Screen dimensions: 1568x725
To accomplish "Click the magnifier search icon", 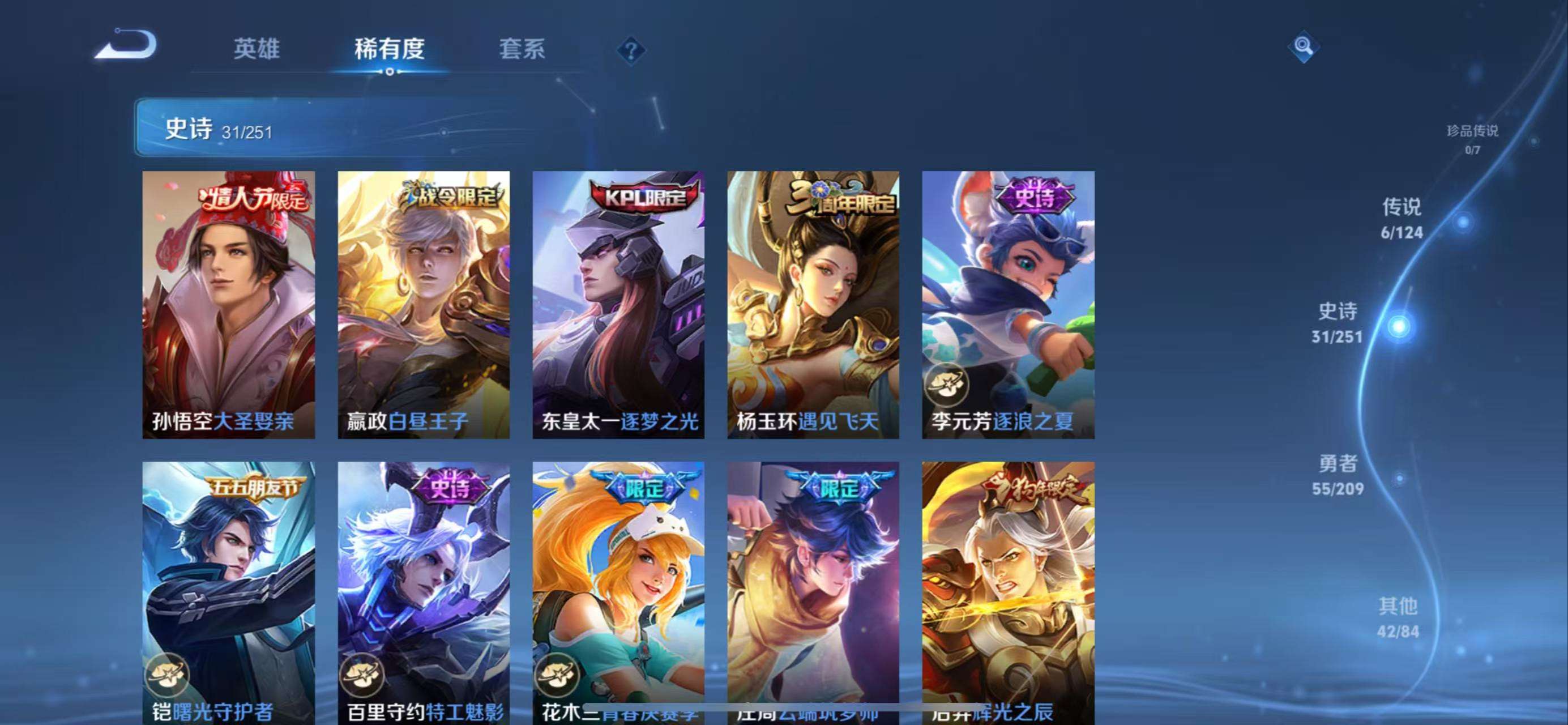I will coord(1303,46).
